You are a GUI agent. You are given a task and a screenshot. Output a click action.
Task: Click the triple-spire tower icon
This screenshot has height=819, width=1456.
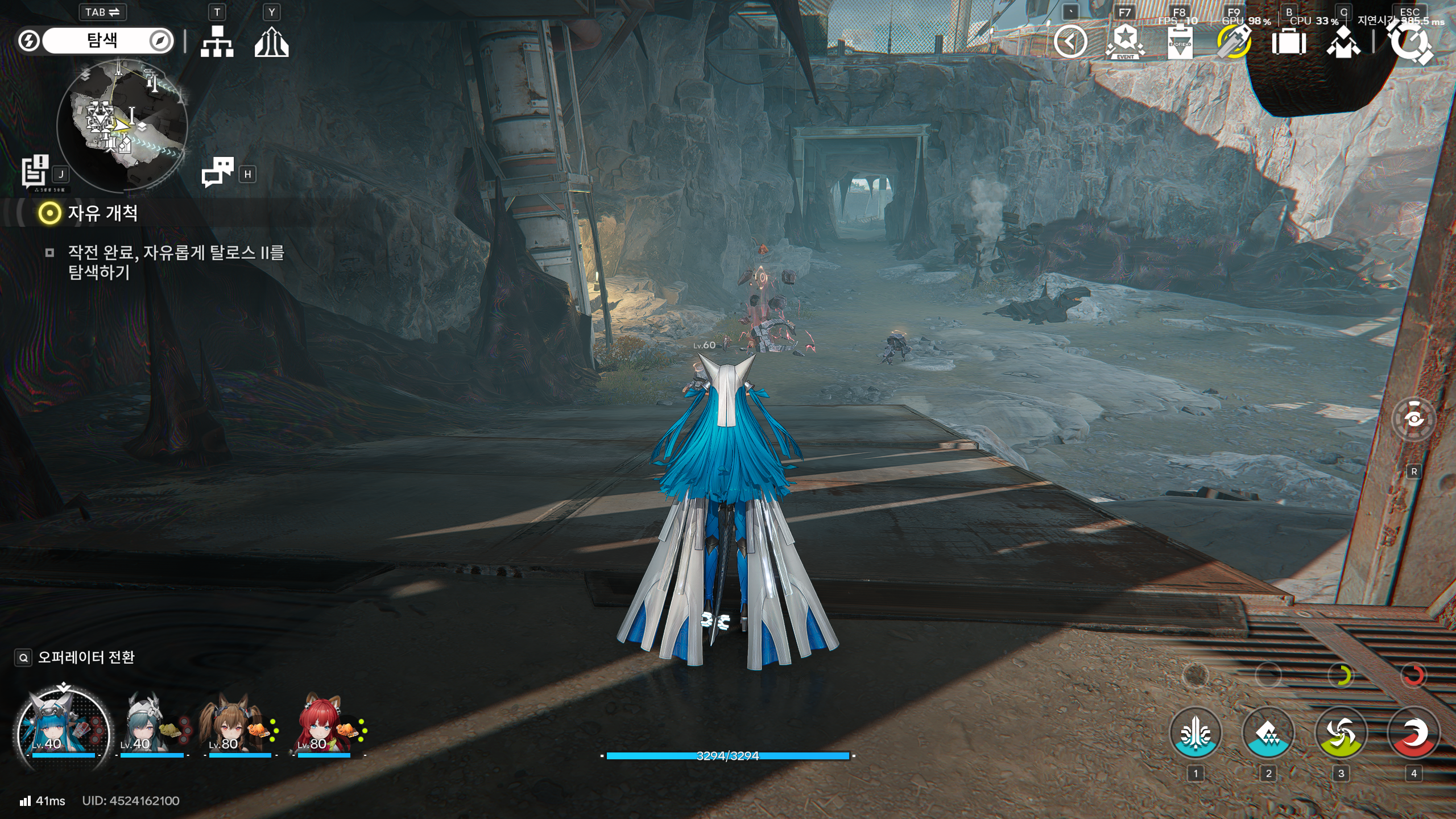(271, 42)
